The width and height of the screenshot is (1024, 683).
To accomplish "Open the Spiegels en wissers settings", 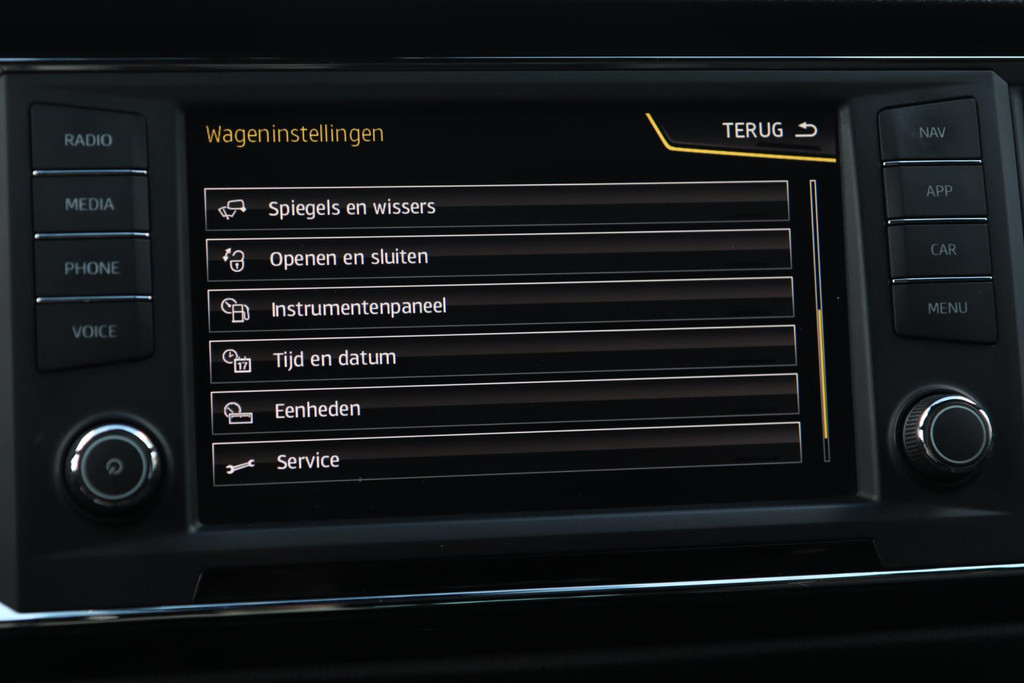I will (x=497, y=206).
